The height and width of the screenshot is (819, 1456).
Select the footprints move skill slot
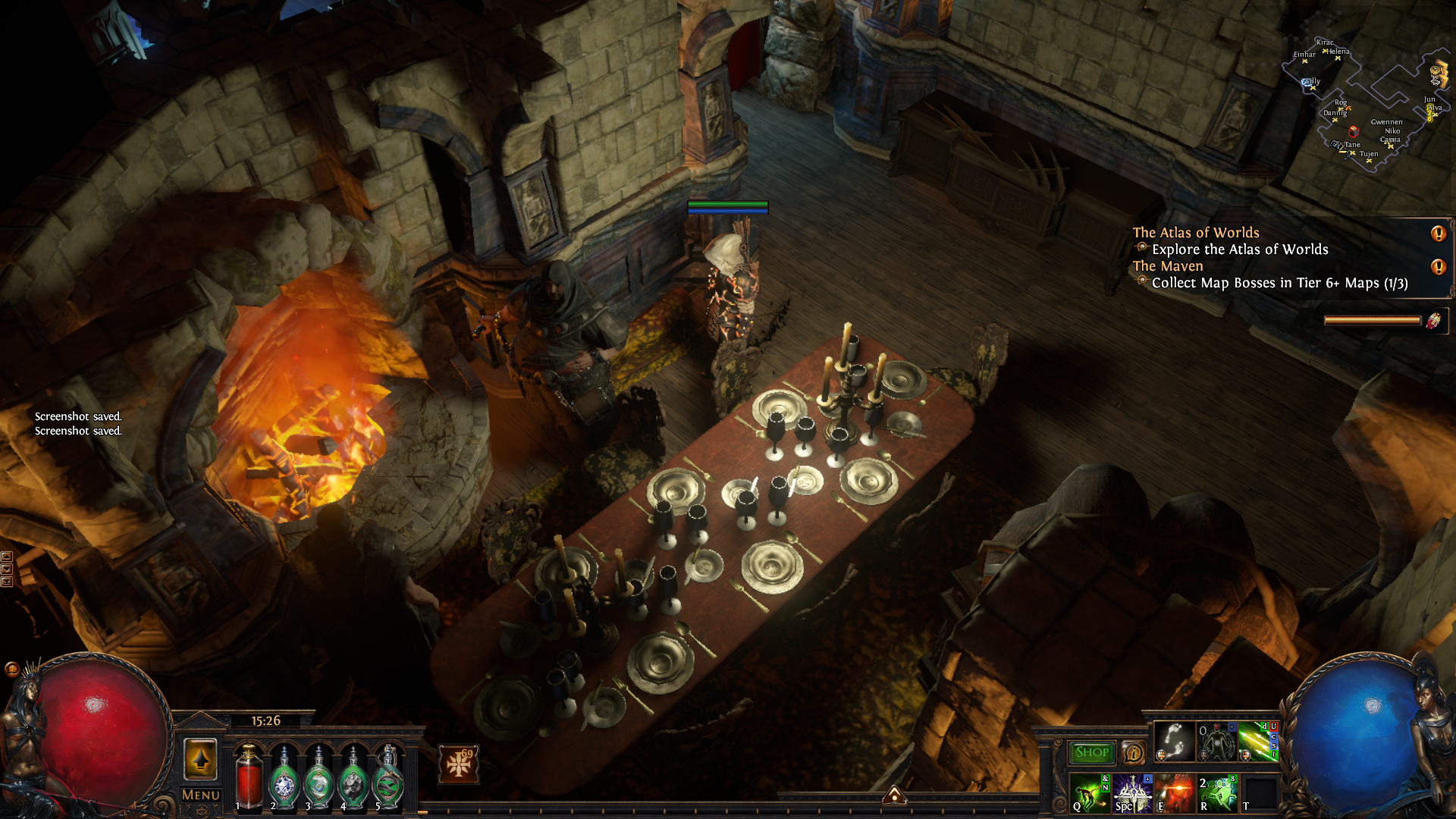click(1174, 741)
